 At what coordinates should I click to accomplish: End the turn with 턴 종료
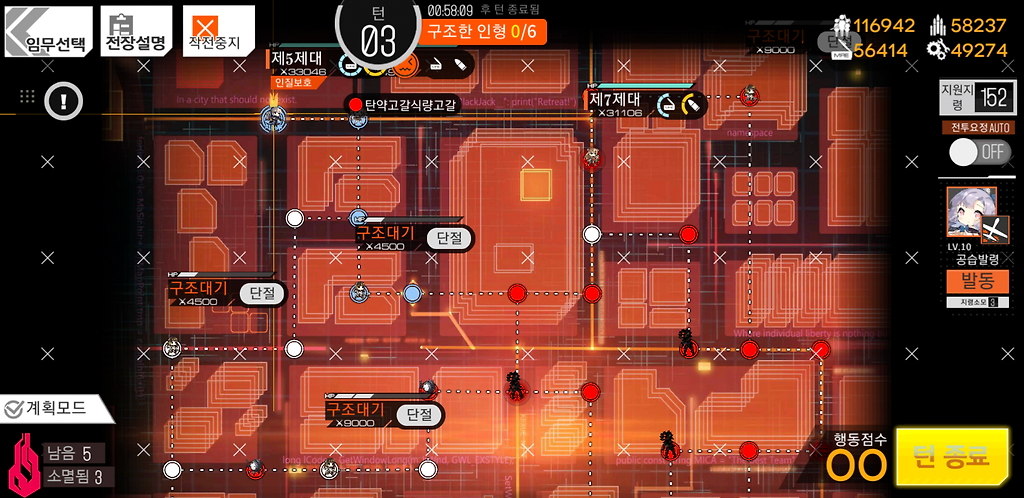click(x=951, y=459)
